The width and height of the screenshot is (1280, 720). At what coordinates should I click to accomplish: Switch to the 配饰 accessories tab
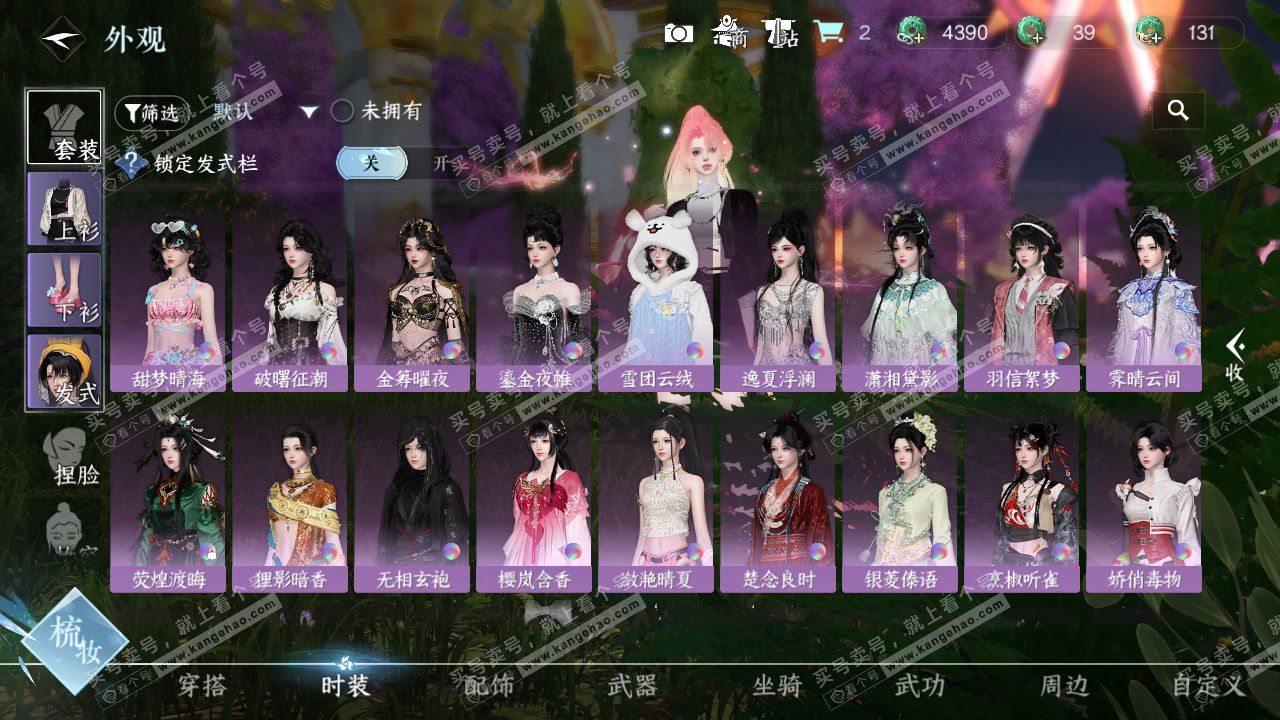coord(489,685)
